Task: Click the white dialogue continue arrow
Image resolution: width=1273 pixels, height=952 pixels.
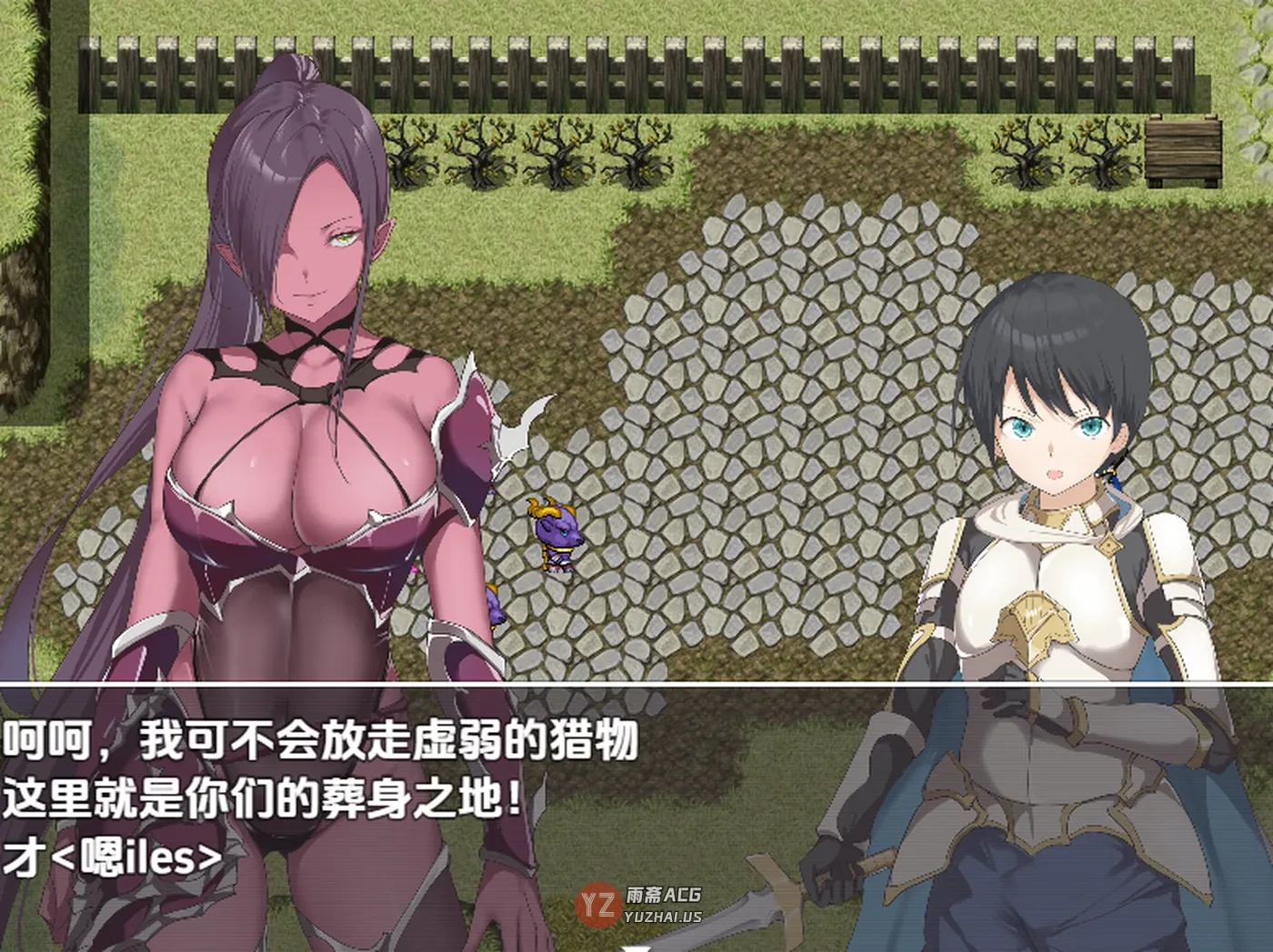Action: click(637, 947)
